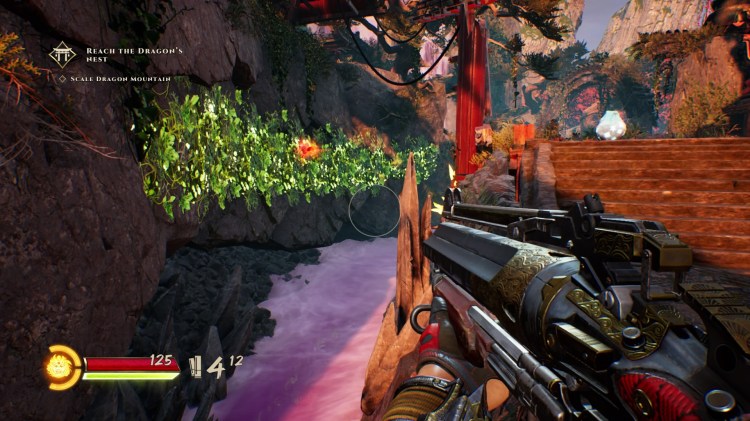
Task: Select the quest emblem icon beside the objective
Action: [63, 53]
